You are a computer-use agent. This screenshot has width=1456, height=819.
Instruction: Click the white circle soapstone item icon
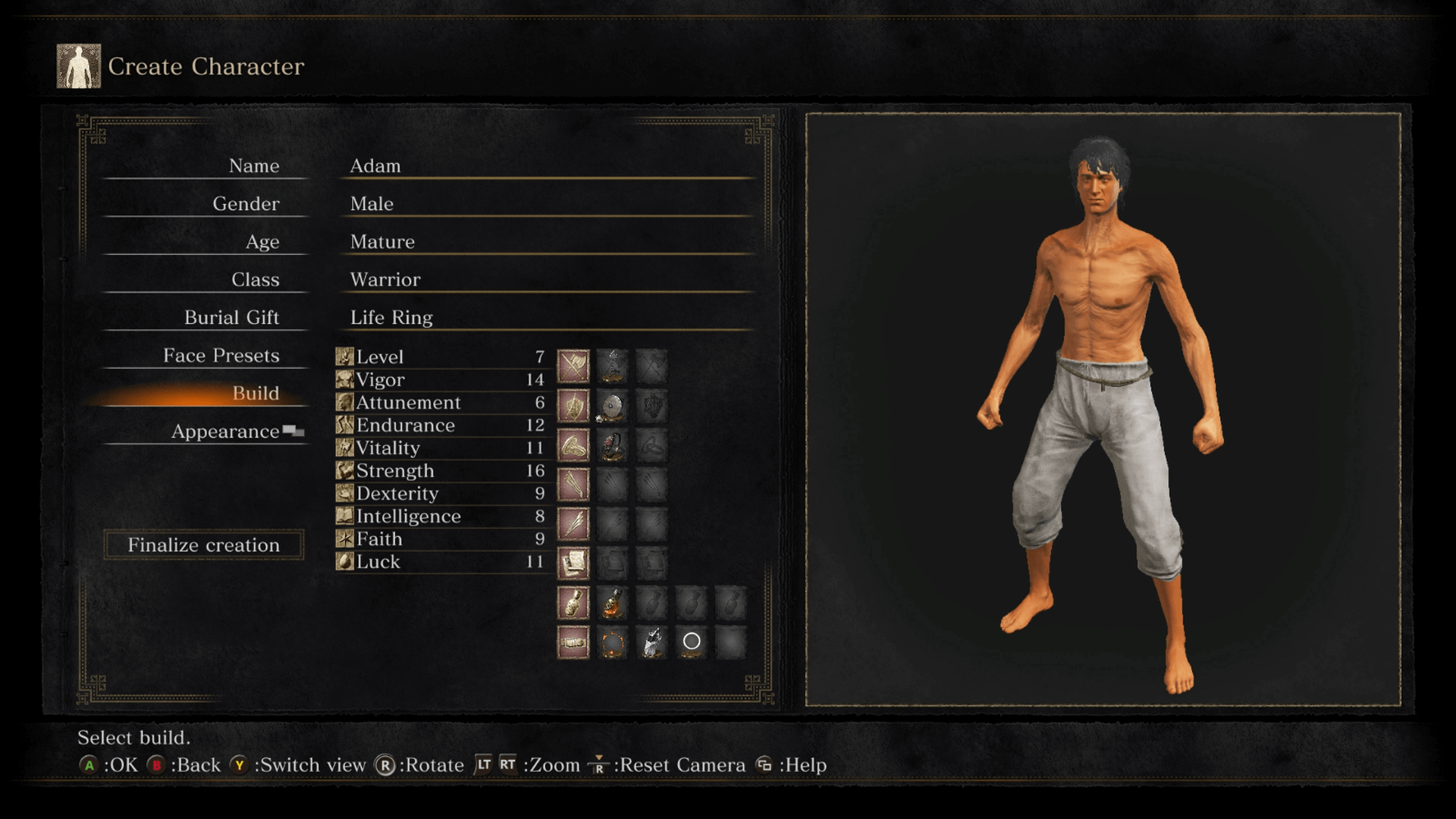tap(691, 641)
